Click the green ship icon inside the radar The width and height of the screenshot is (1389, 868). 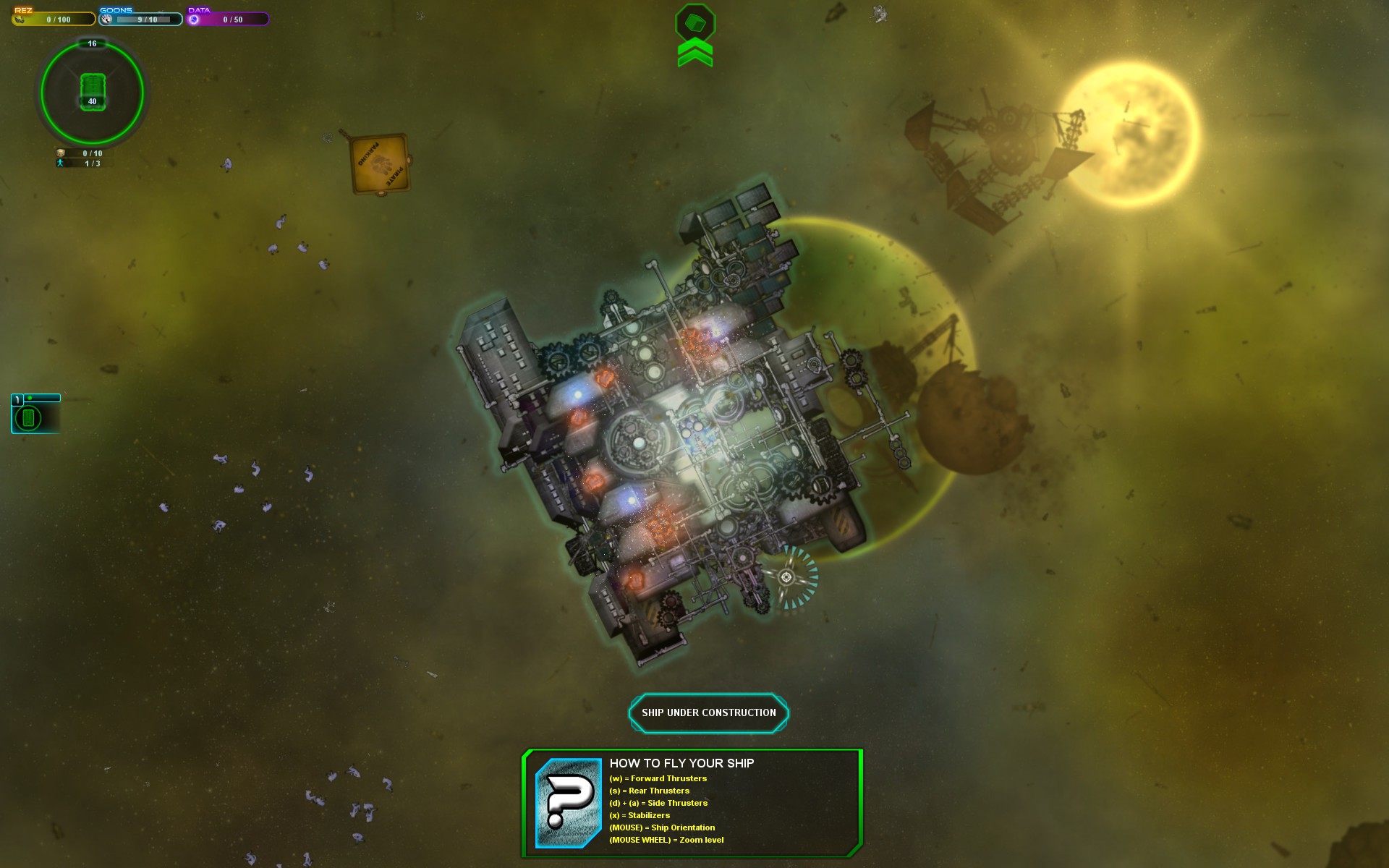click(93, 87)
